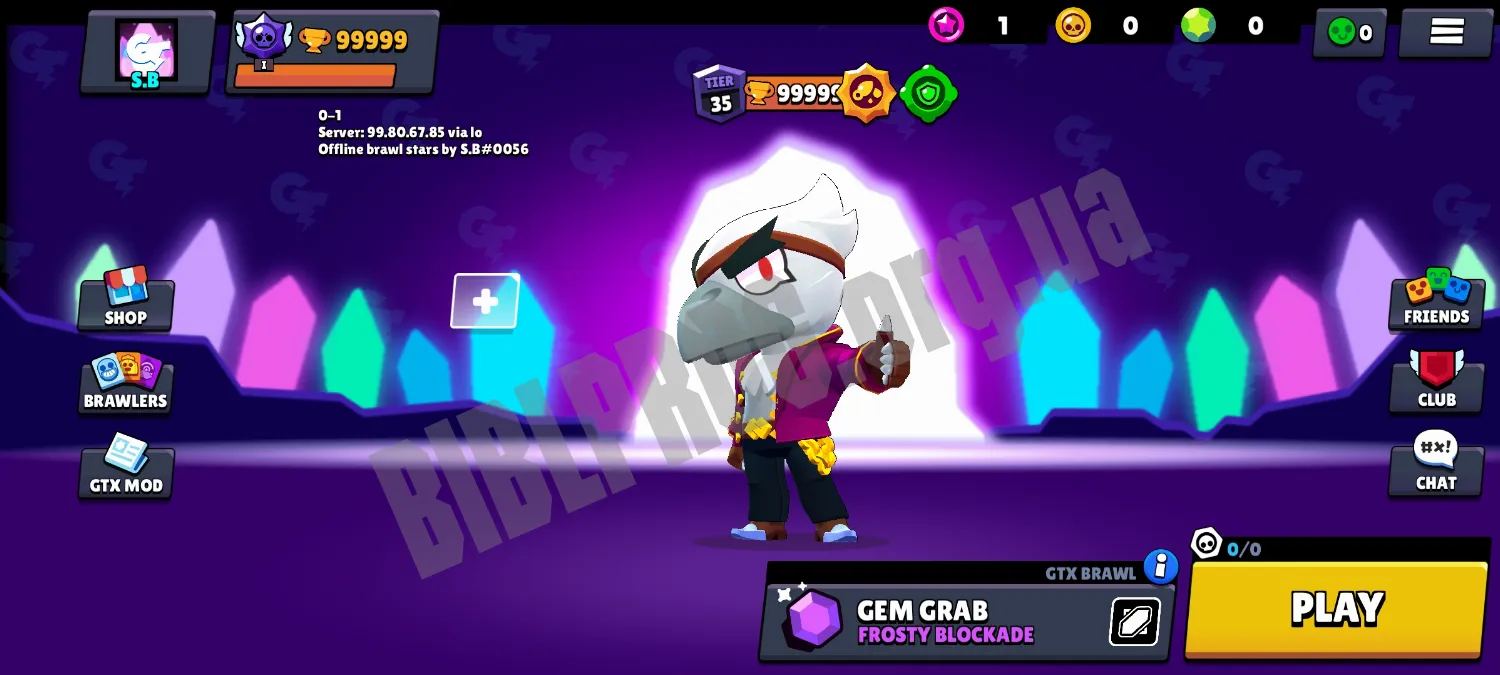This screenshot has height=675, width=1500.
Task: Tap the Tier 35 rank badge
Action: 719,95
